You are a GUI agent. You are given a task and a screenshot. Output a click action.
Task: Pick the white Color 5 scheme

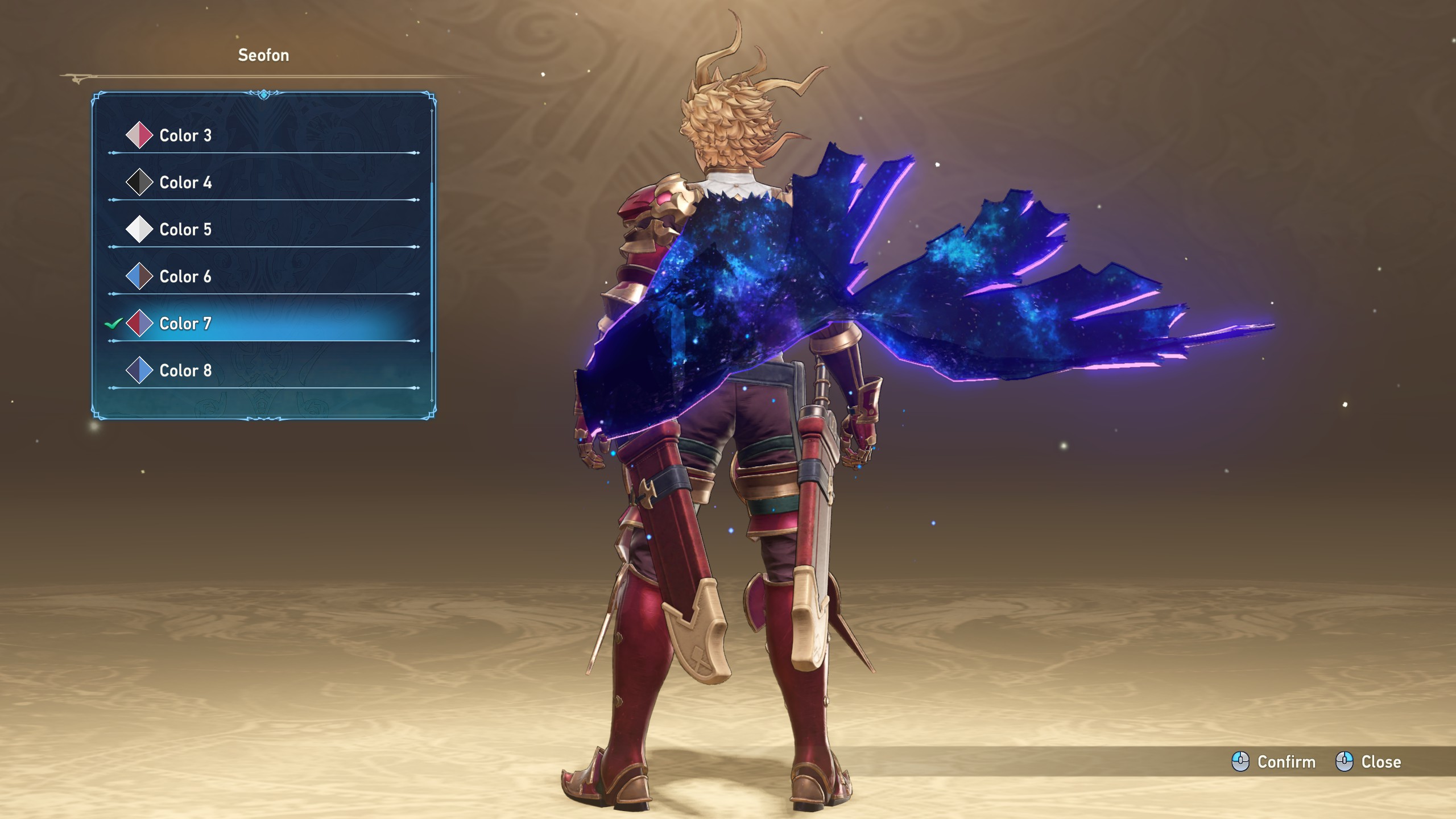185,230
